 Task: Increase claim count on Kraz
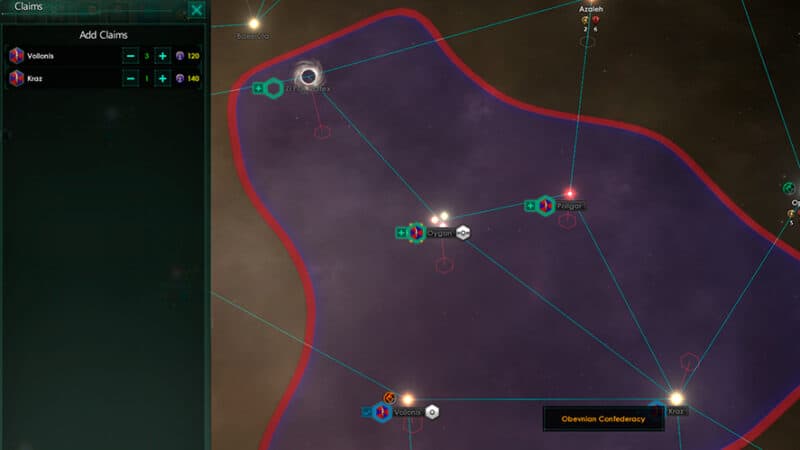162,78
